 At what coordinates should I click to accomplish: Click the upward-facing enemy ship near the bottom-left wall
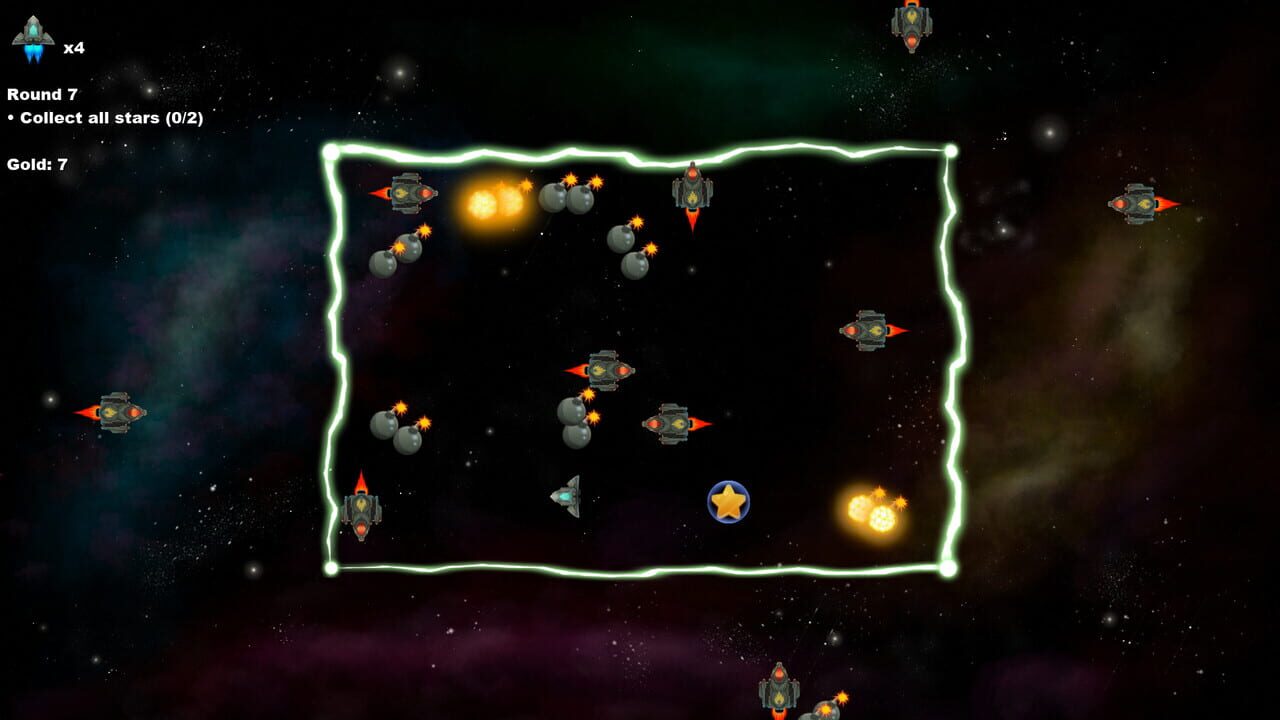click(362, 510)
